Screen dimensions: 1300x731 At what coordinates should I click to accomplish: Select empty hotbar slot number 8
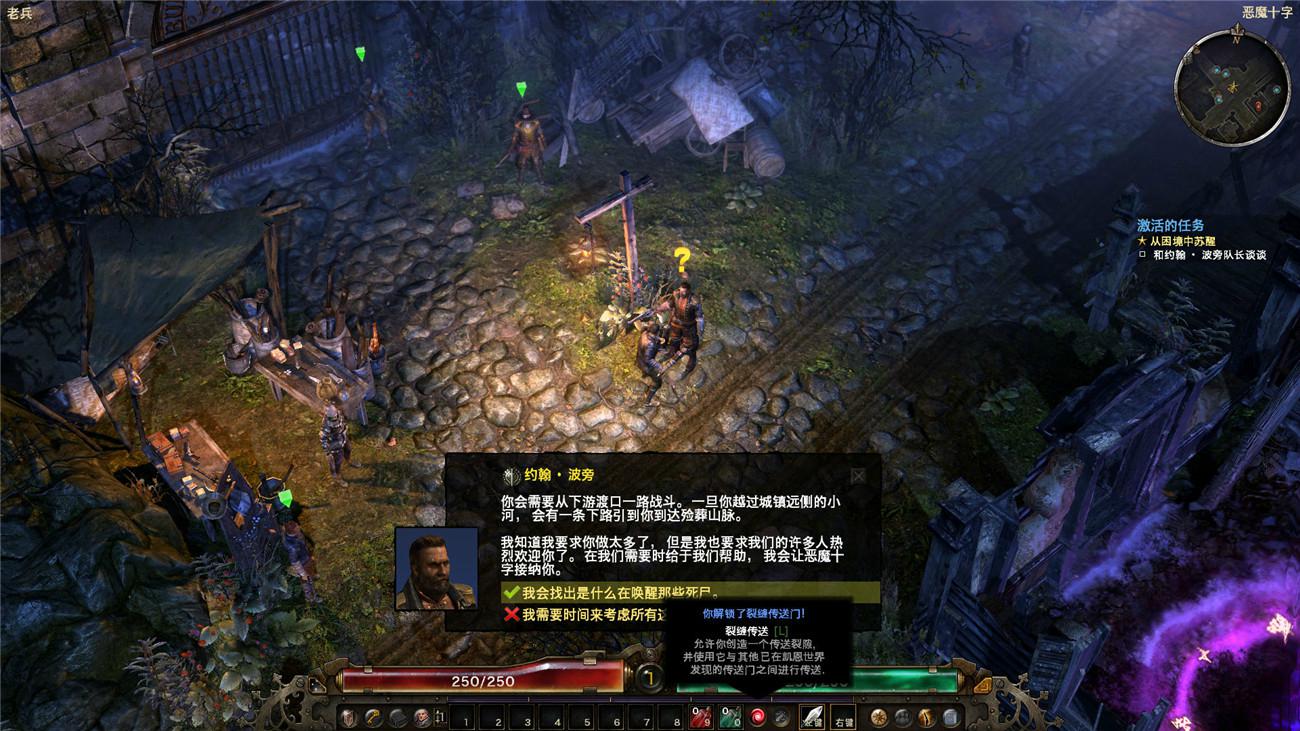pos(669,717)
